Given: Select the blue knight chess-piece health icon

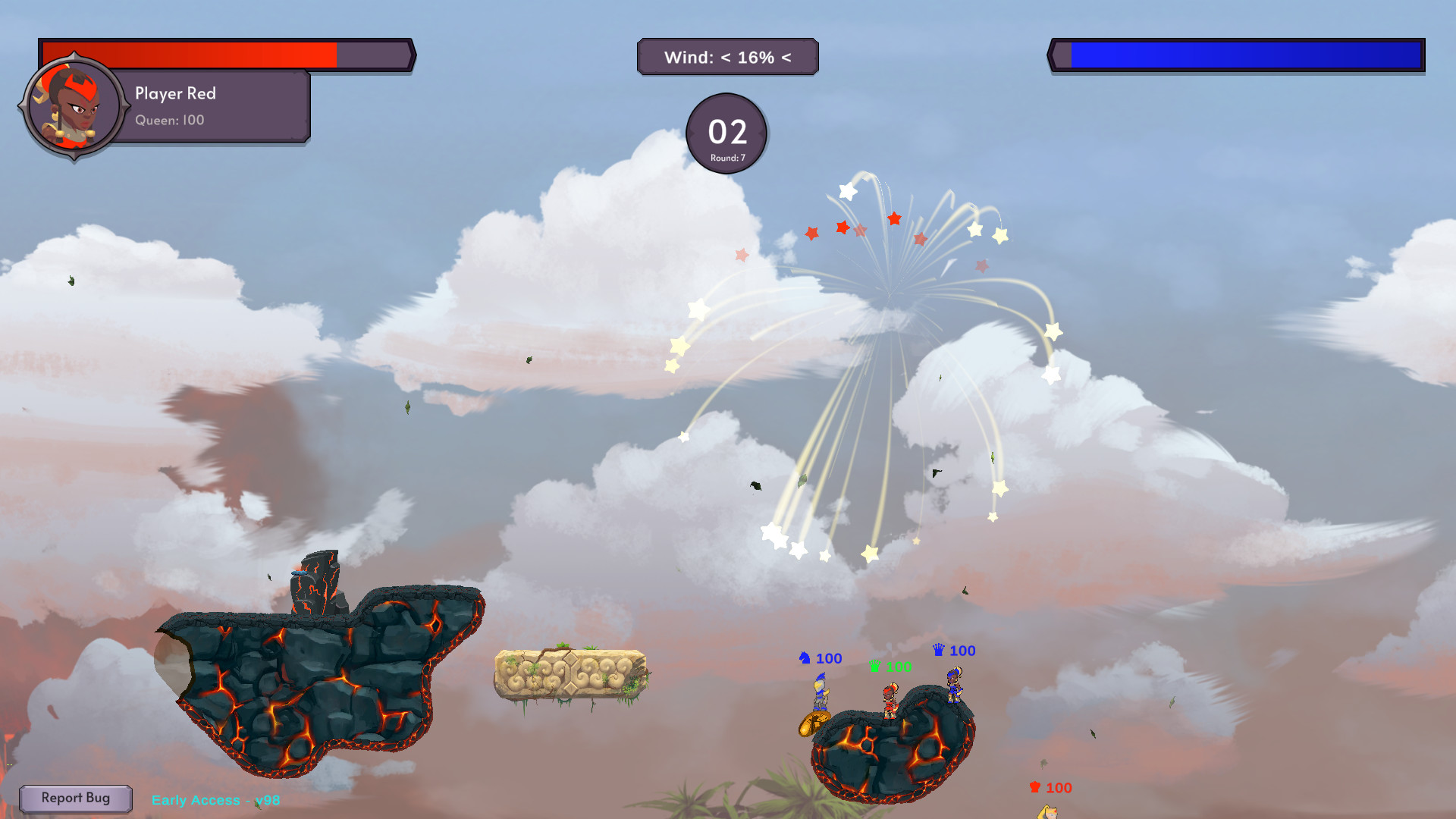Looking at the screenshot, I should point(805,658).
